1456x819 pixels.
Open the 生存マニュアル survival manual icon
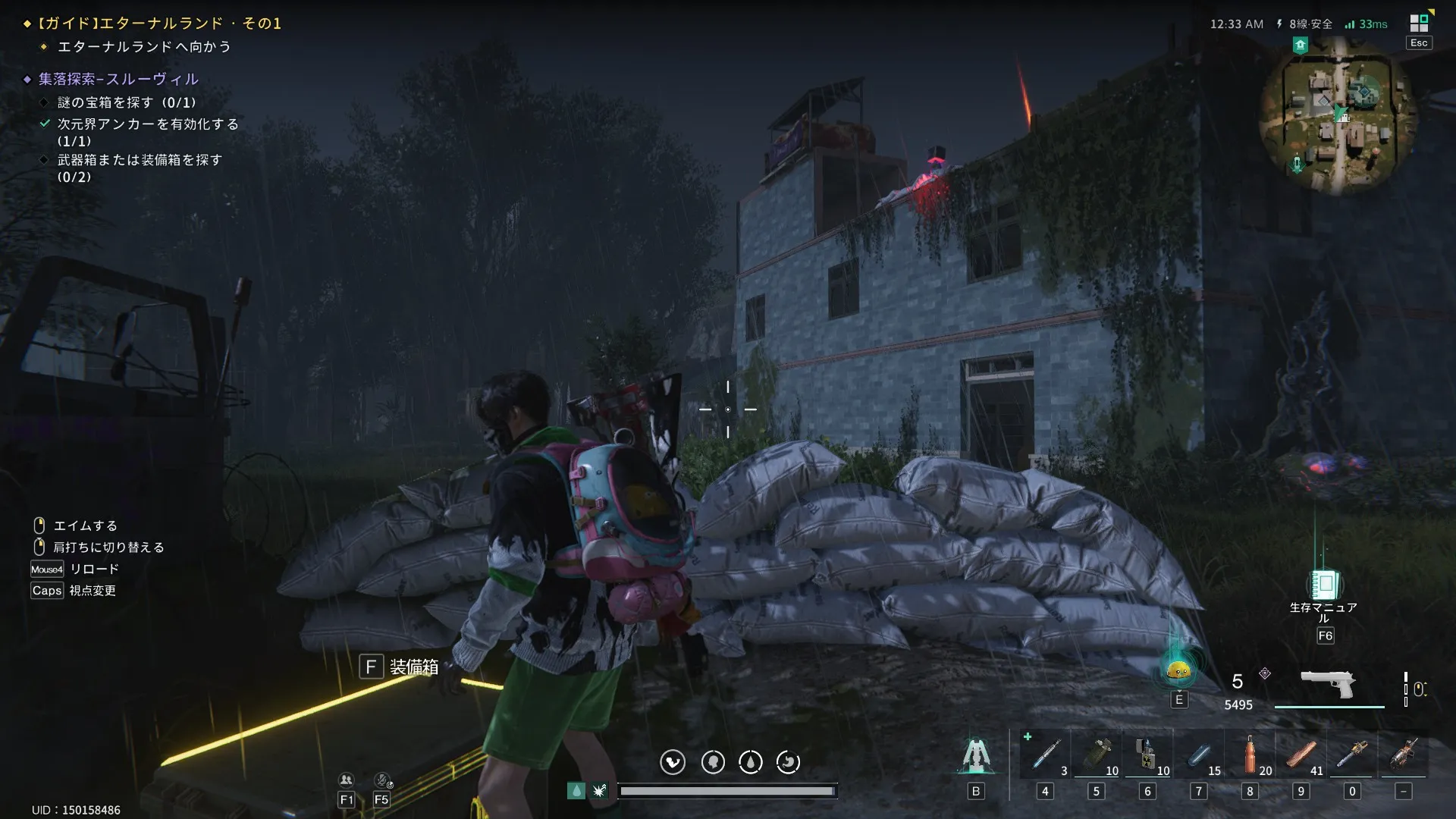(x=1324, y=585)
